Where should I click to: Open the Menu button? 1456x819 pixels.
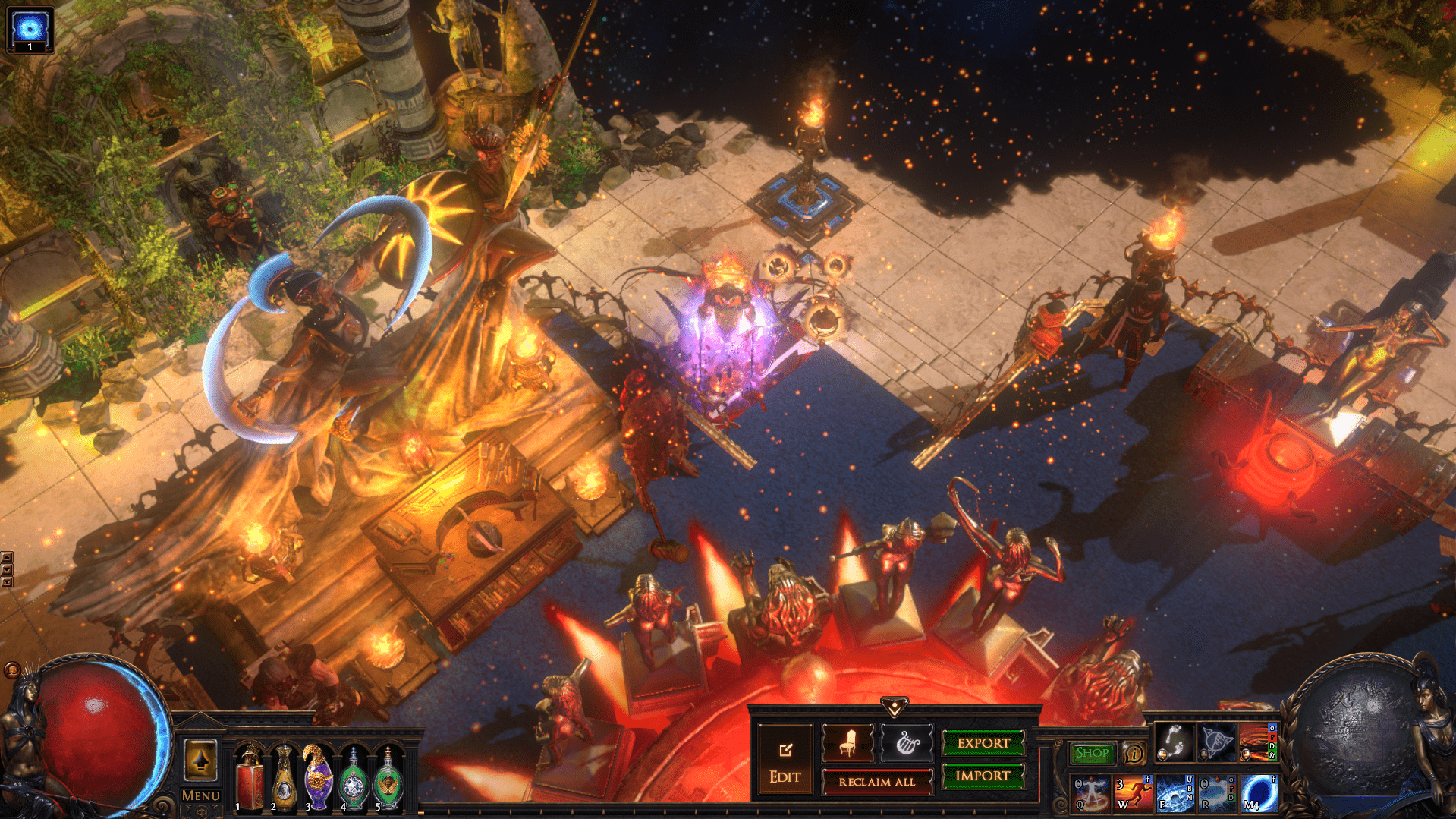(201, 795)
